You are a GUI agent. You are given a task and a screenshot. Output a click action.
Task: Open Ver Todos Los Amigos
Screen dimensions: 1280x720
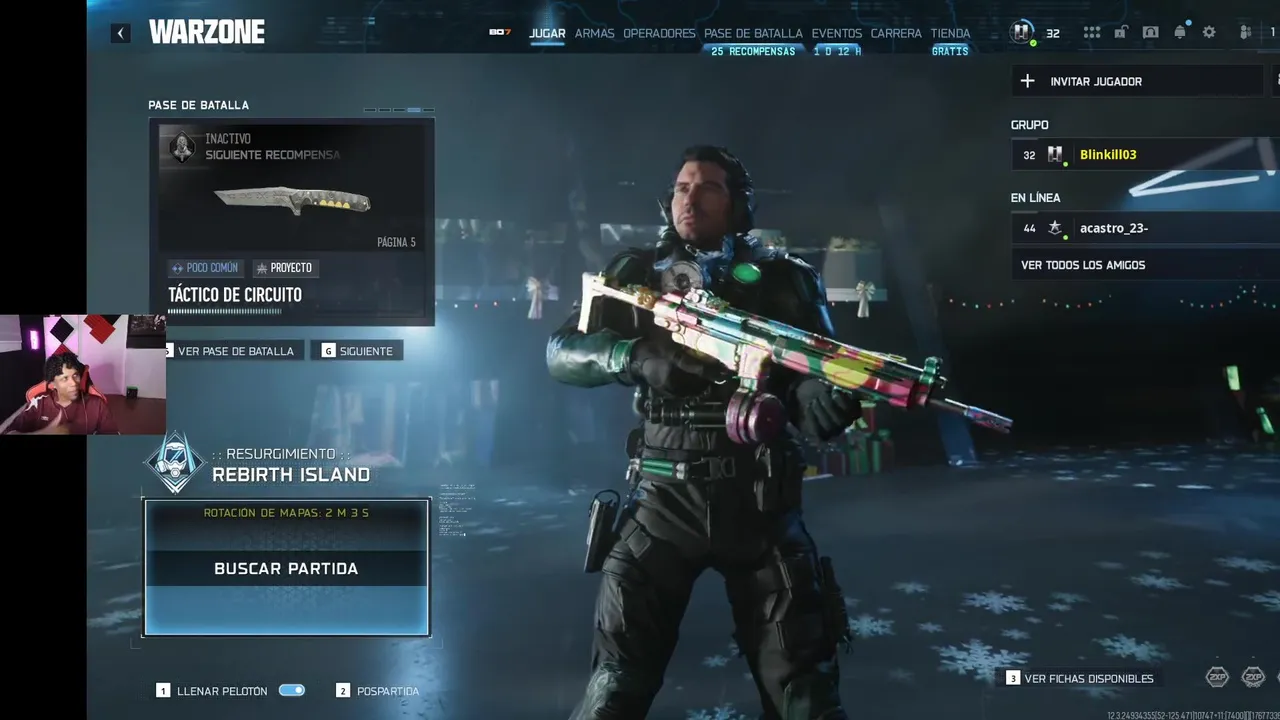pyautogui.click(x=1083, y=265)
